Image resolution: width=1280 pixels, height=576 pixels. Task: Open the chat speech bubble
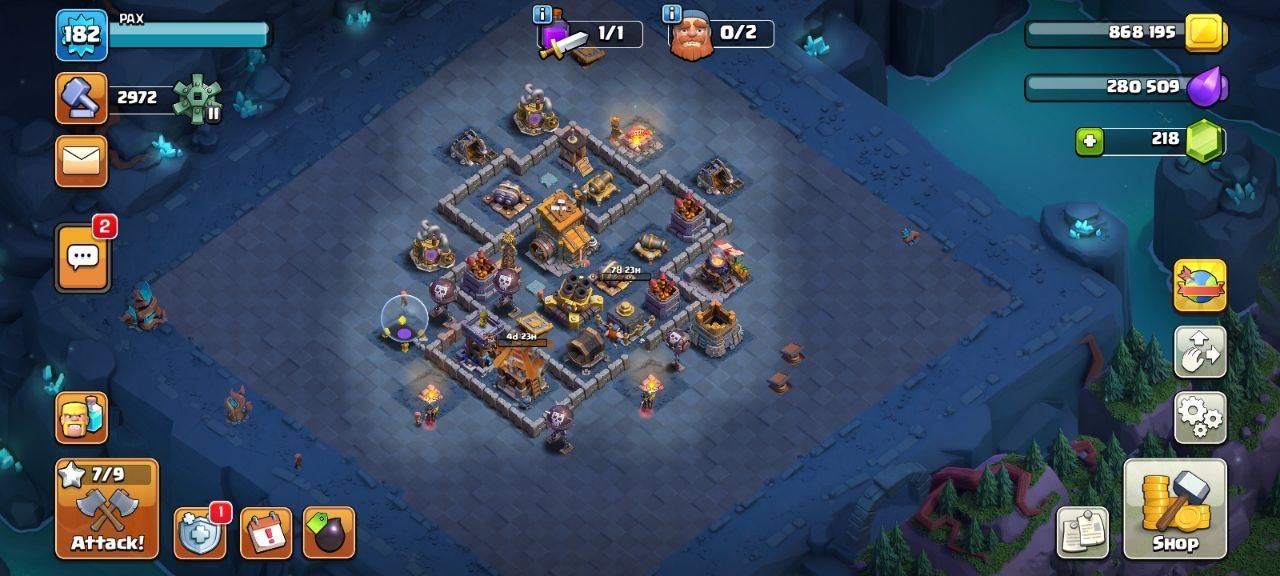click(82, 258)
